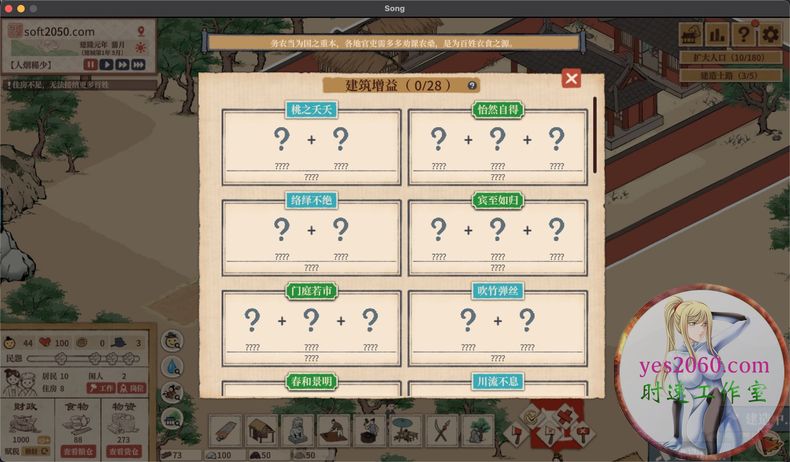Screen dimensions: 790x462
Task: Set game to triple fast-forward speed
Action: click(139, 65)
